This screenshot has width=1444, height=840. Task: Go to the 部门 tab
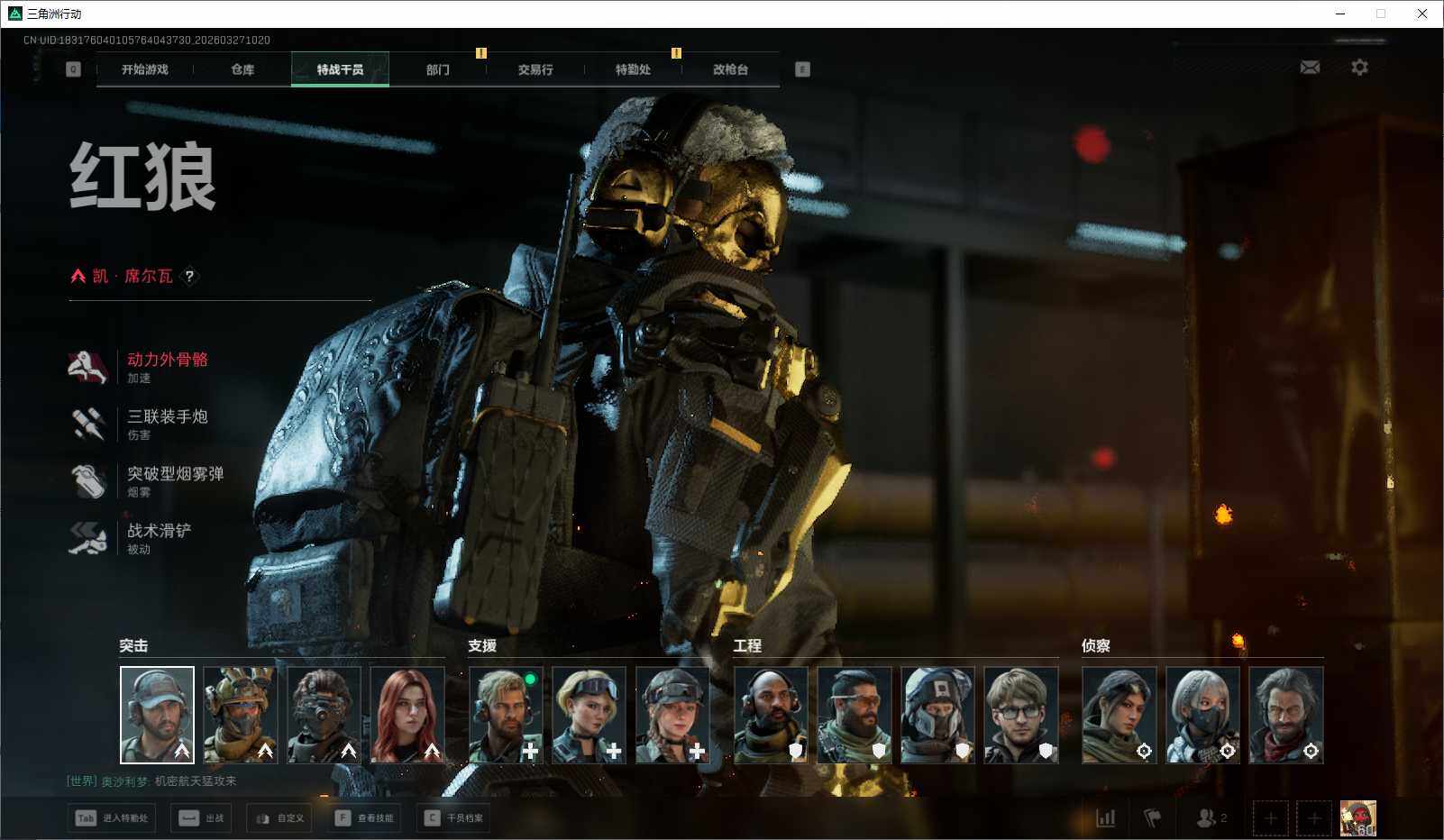tap(438, 69)
